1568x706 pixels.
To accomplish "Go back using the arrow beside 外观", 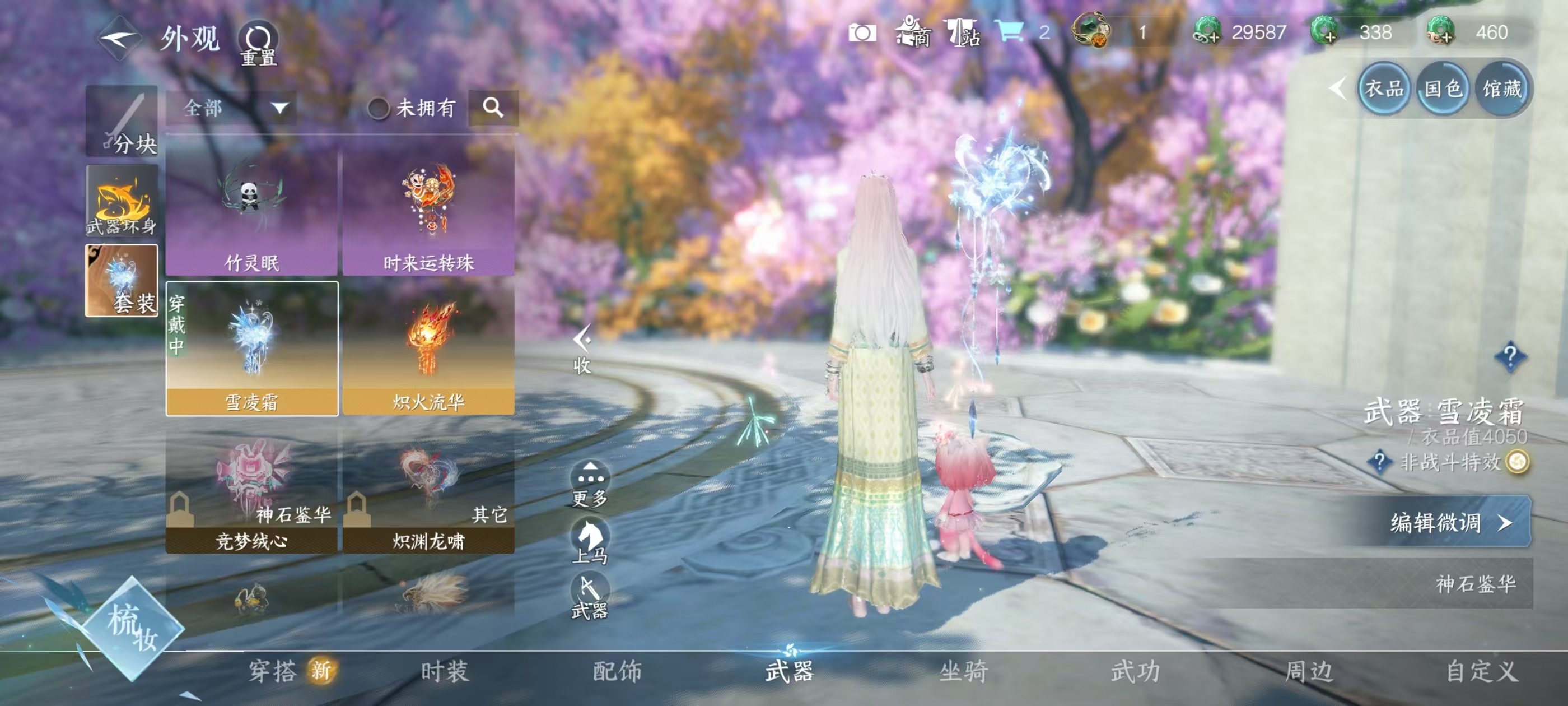I will tap(120, 38).
